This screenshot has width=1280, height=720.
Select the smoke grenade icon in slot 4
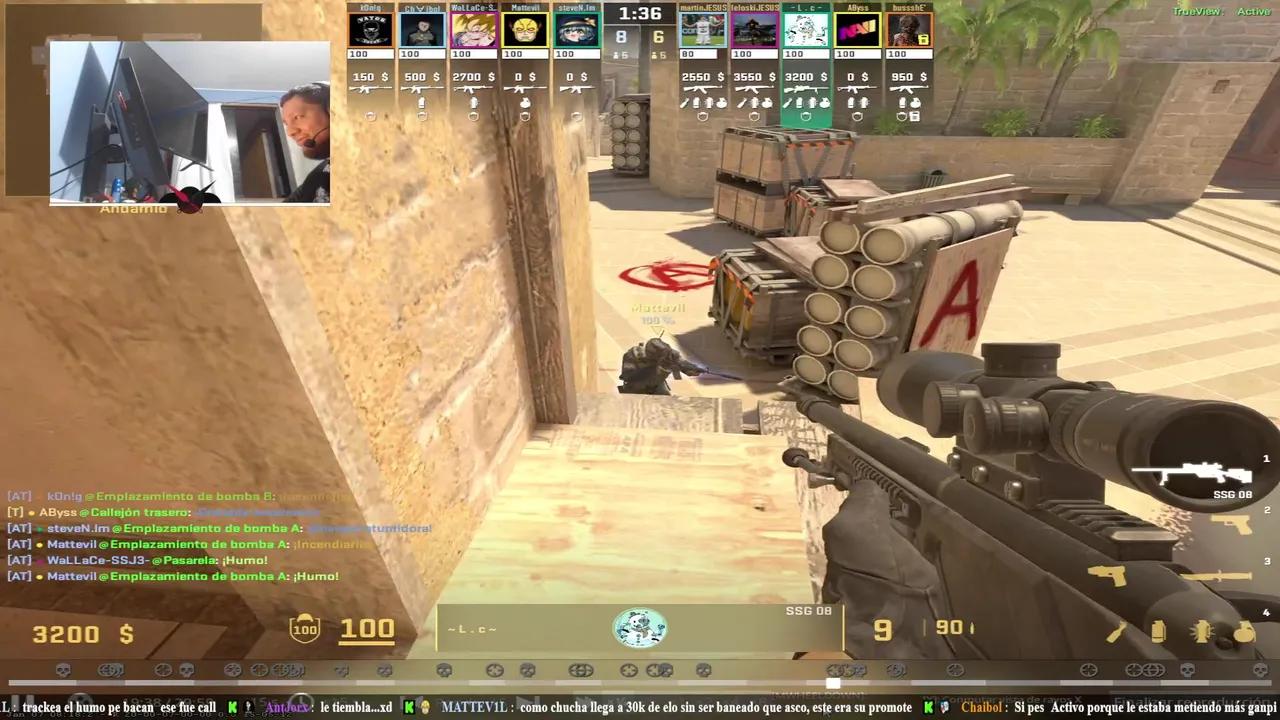pos(1158,631)
